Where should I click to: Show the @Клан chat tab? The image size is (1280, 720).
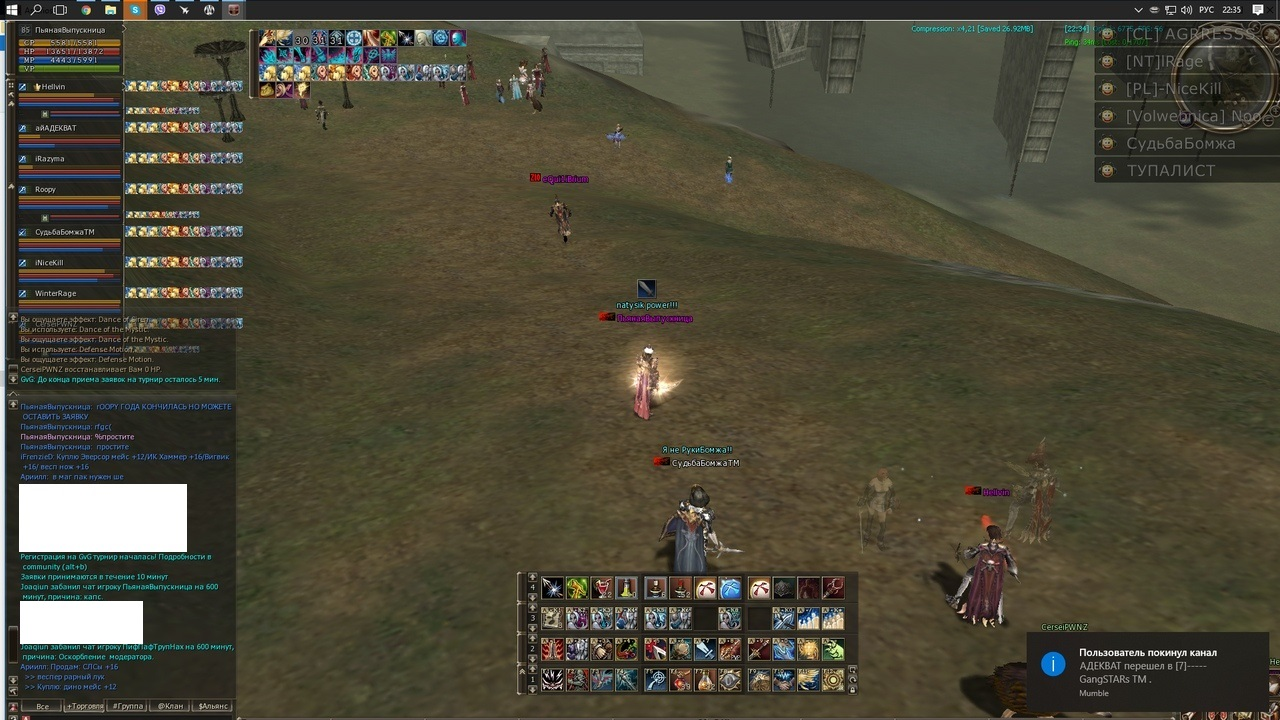point(169,706)
